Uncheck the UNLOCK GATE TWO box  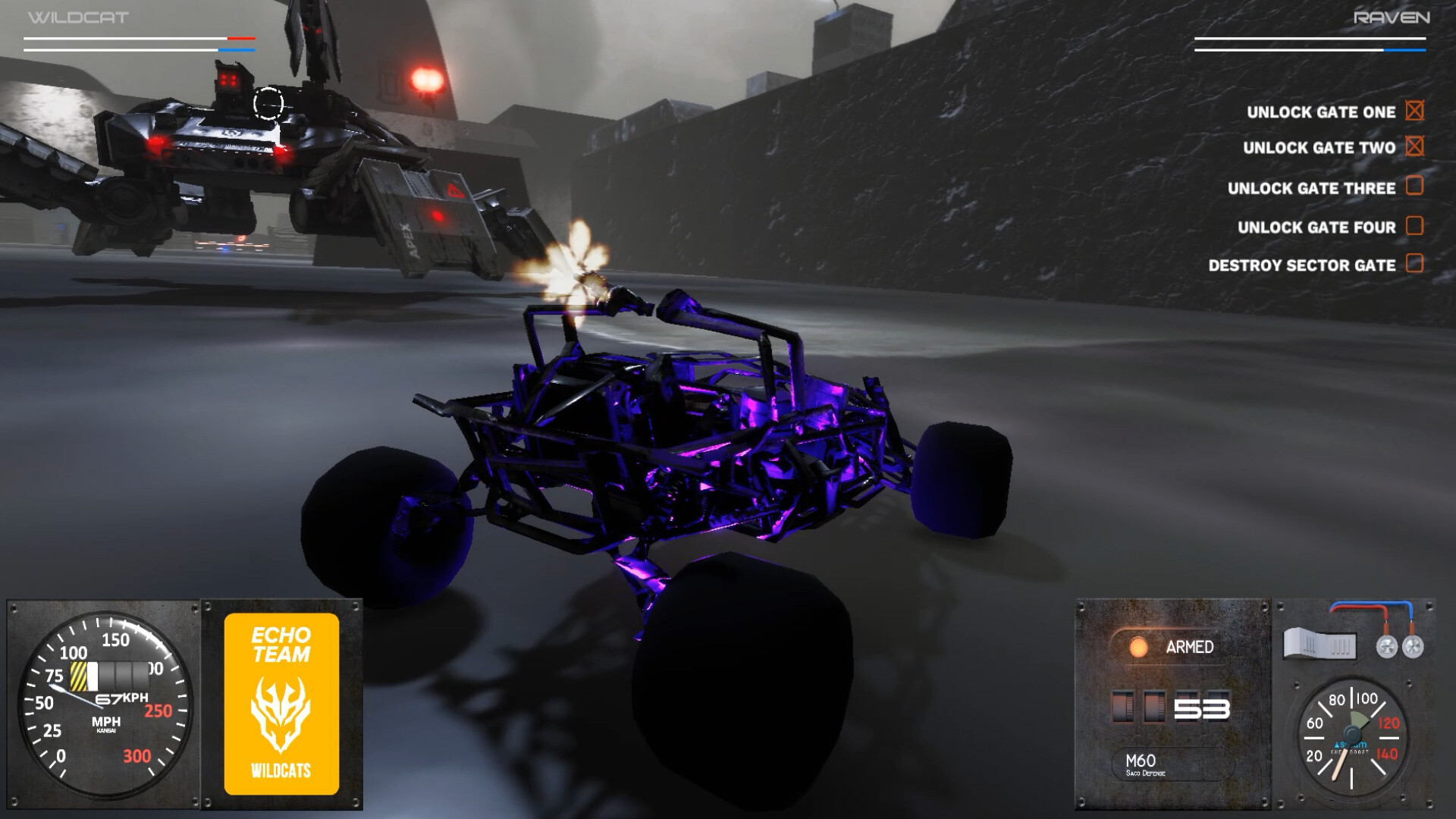[1412, 147]
